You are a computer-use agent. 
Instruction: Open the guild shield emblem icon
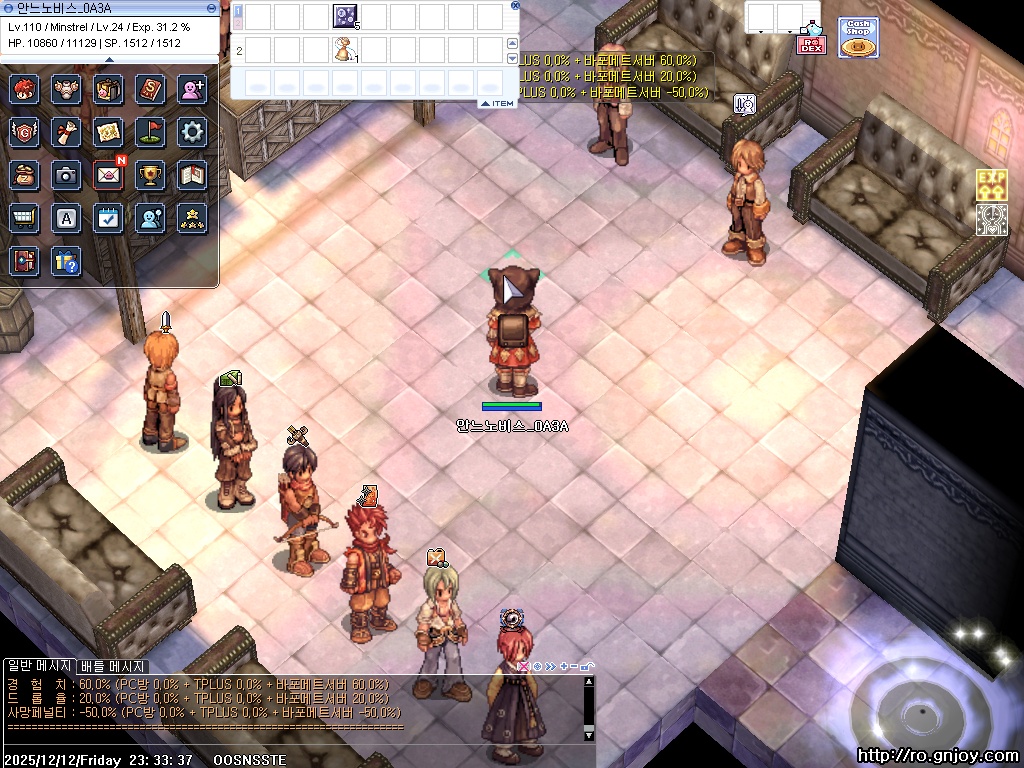[24, 131]
